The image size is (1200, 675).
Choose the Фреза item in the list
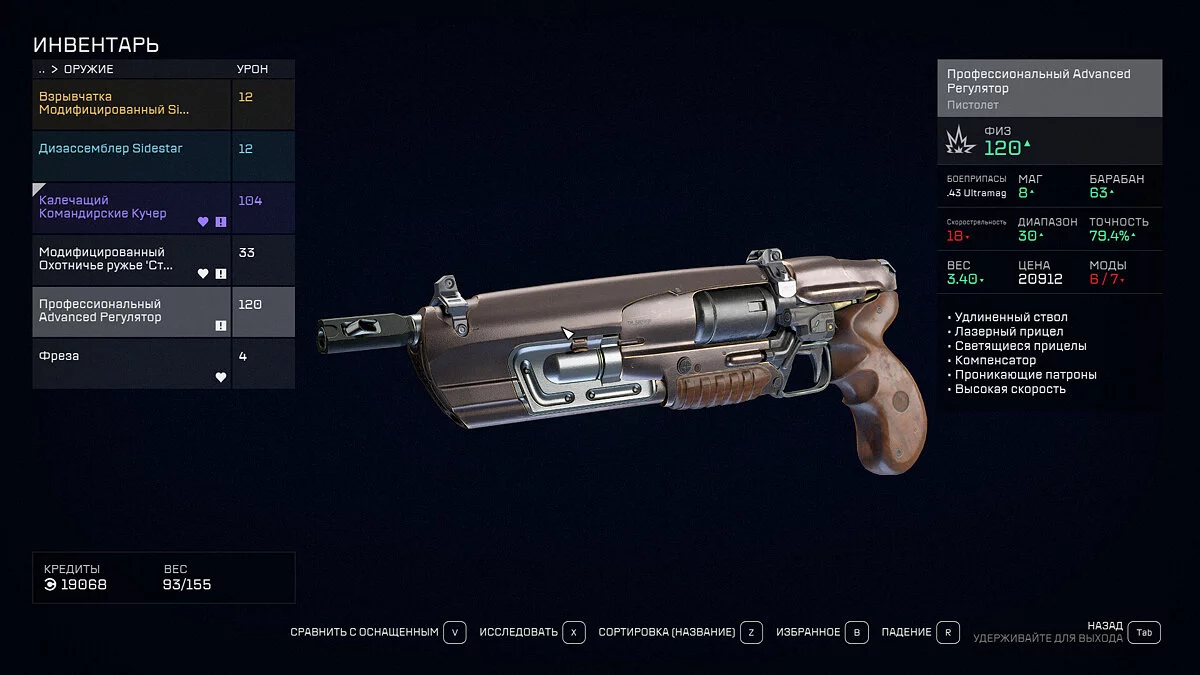[132, 364]
